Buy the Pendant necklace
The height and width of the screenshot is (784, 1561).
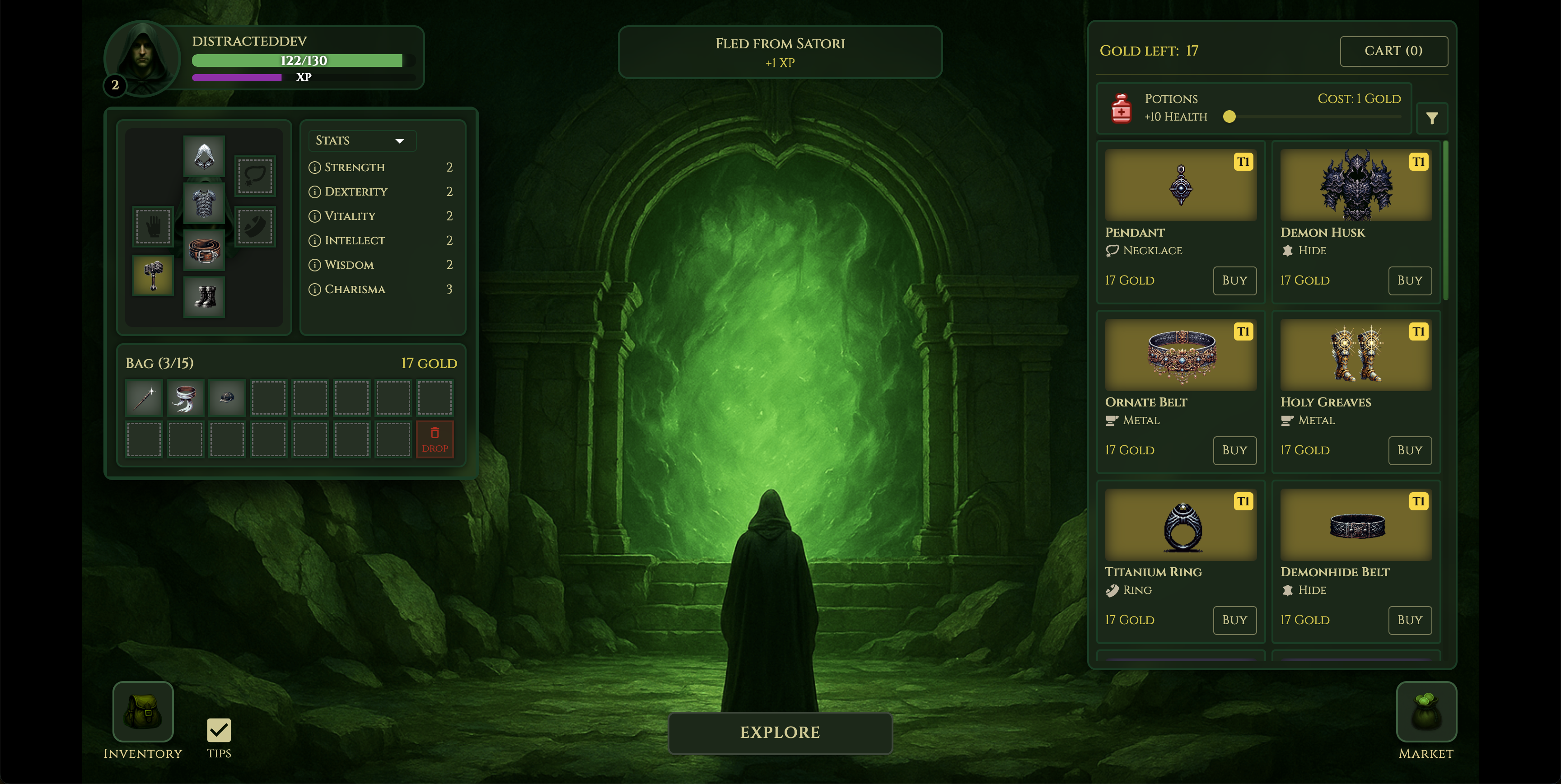pyautogui.click(x=1234, y=280)
